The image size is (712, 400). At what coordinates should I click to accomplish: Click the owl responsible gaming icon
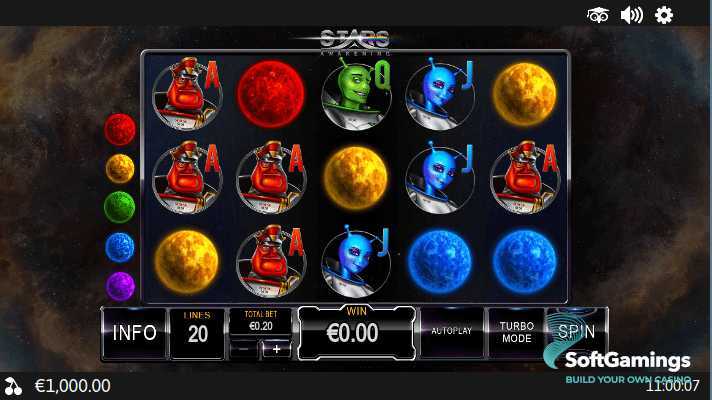598,15
